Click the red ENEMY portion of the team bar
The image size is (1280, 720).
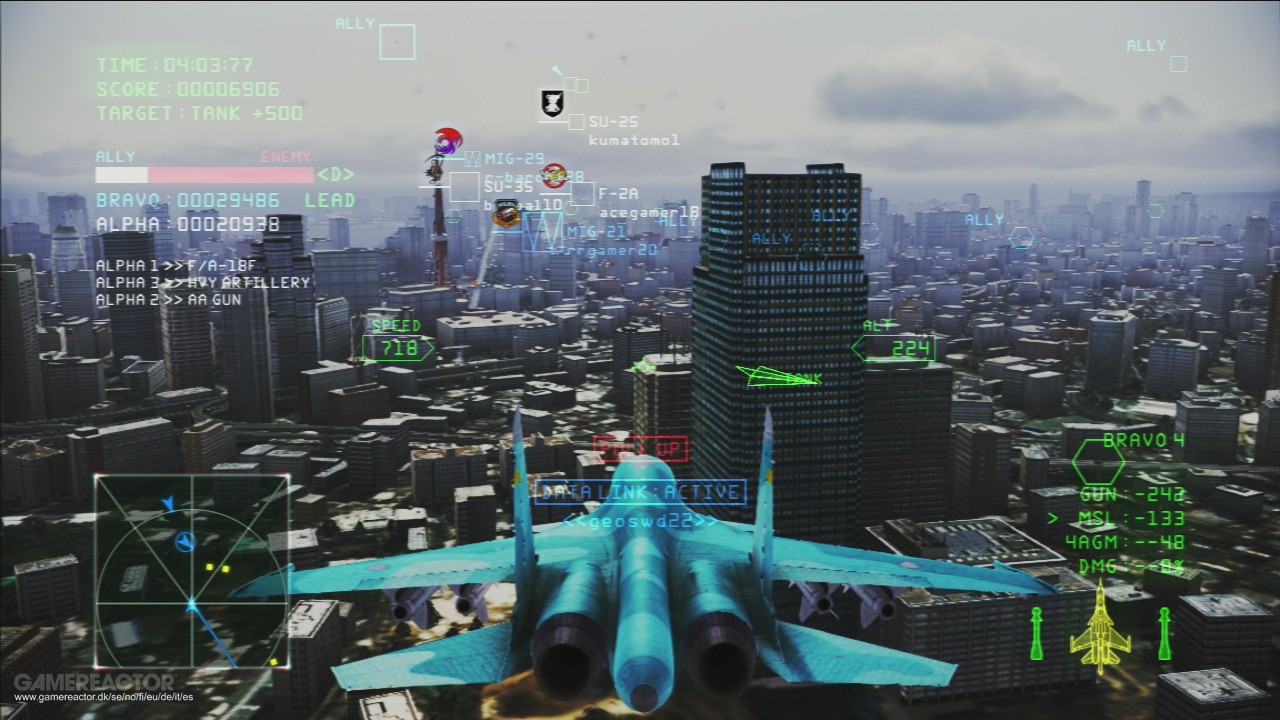230,173
